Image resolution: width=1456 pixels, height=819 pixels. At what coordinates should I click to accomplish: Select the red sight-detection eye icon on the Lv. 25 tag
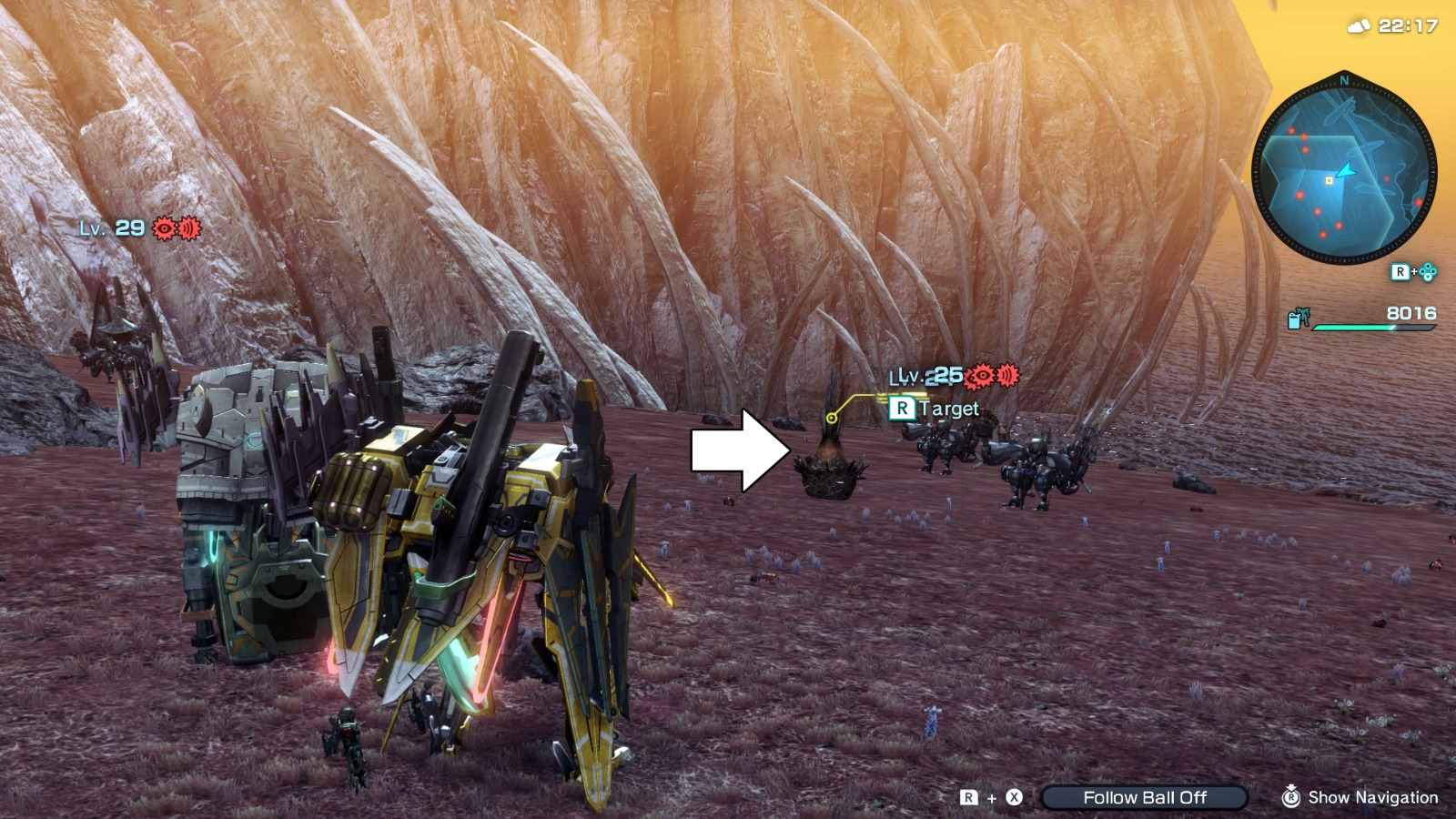tap(982, 375)
